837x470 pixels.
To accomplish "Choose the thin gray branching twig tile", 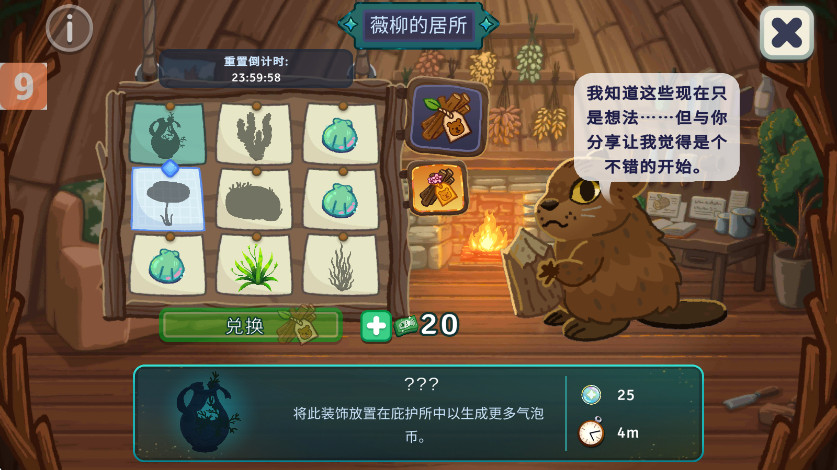I will [x=341, y=264].
